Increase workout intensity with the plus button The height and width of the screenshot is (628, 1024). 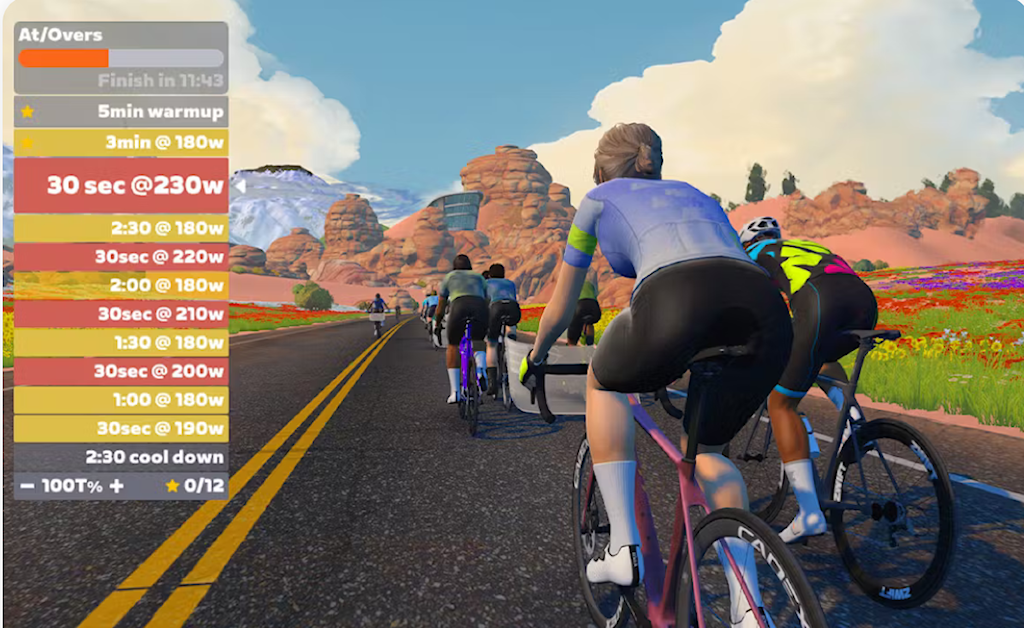point(116,486)
